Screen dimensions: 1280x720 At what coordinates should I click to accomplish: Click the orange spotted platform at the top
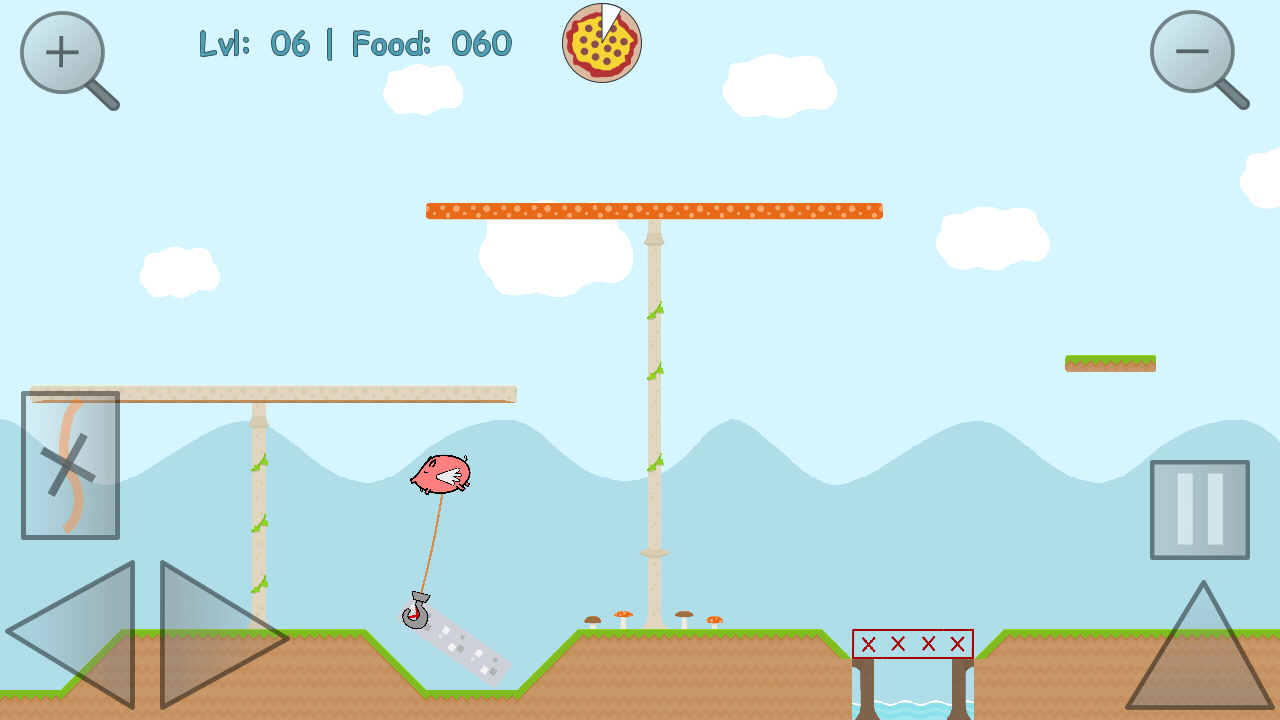click(x=654, y=210)
